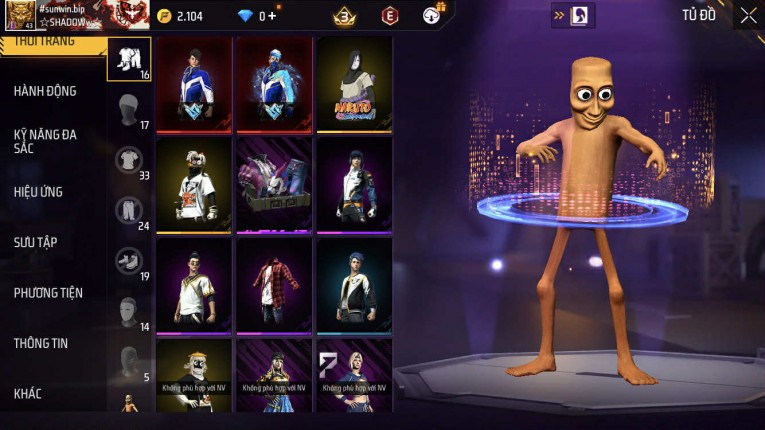Select the white-shirt outfit with panda mask

pyautogui.click(x=194, y=185)
